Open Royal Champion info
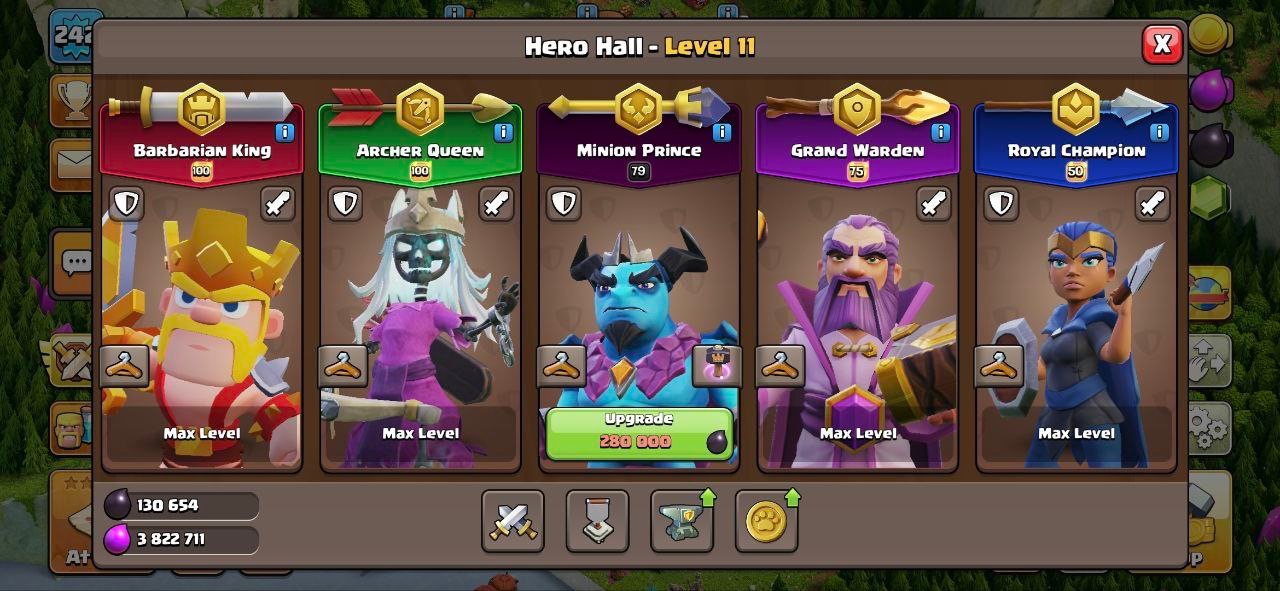 pos(1159,132)
